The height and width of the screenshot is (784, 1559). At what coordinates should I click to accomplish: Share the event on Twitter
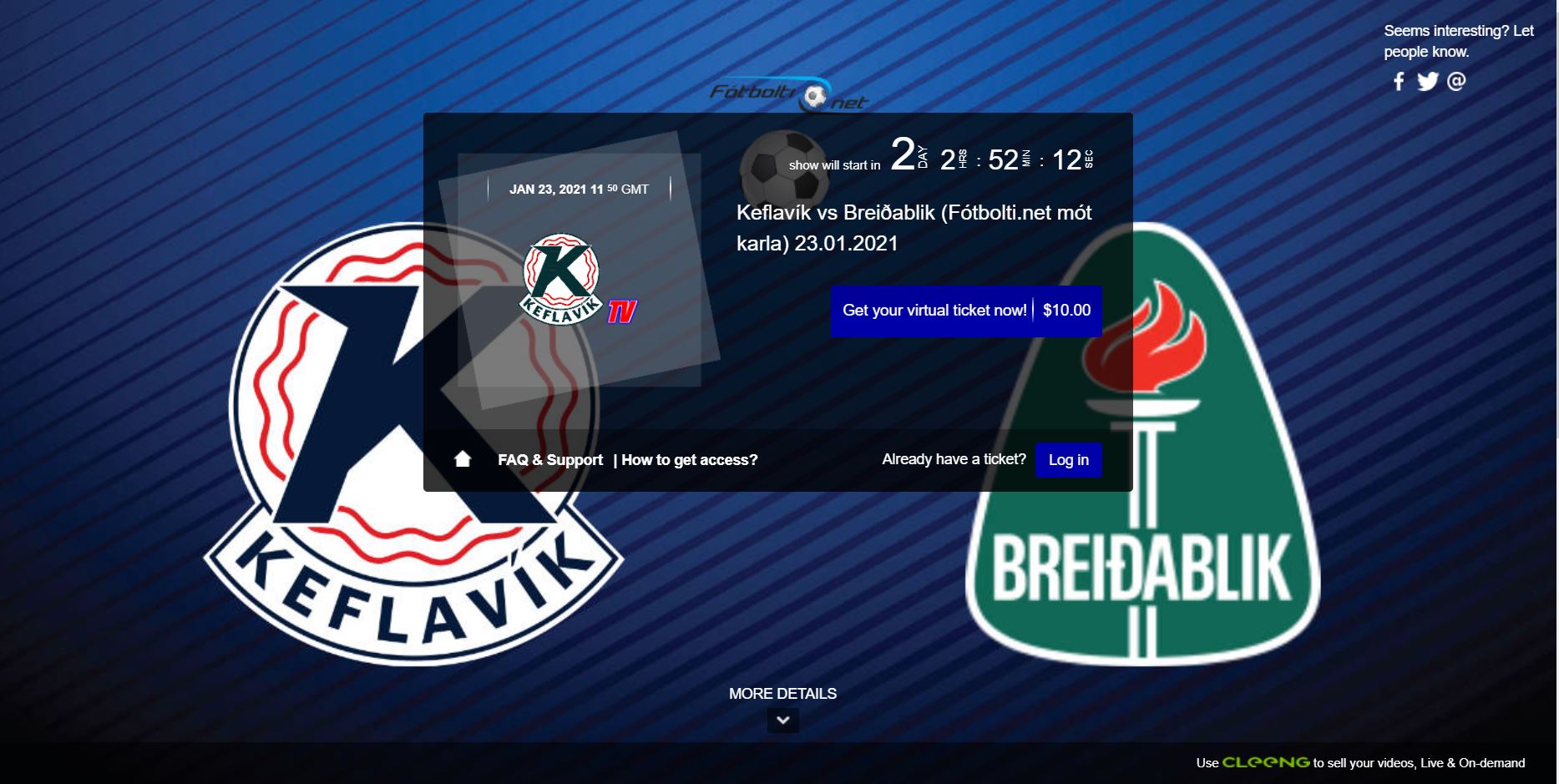pos(1427,81)
